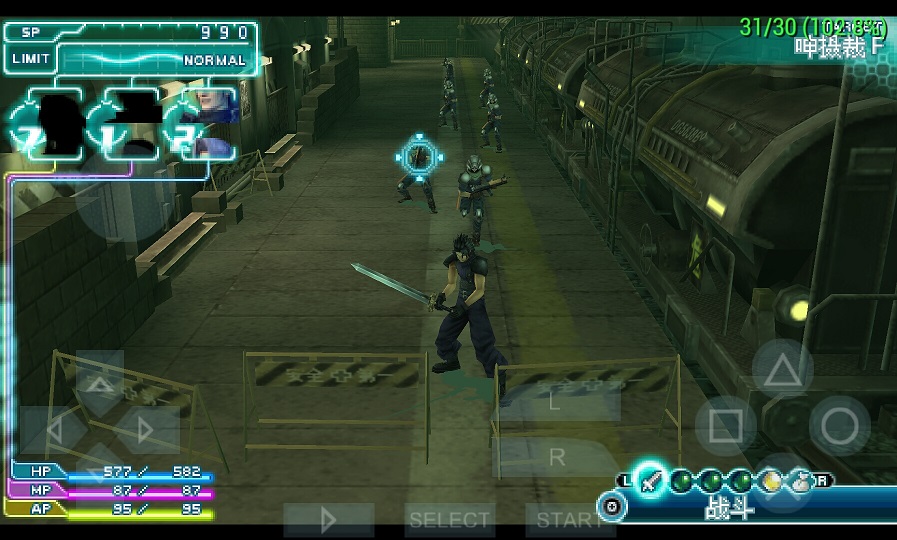Tap the D-pad up arrow
Viewport: 897px width, 540px height.
pyautogui.click(x=100, y=383)
